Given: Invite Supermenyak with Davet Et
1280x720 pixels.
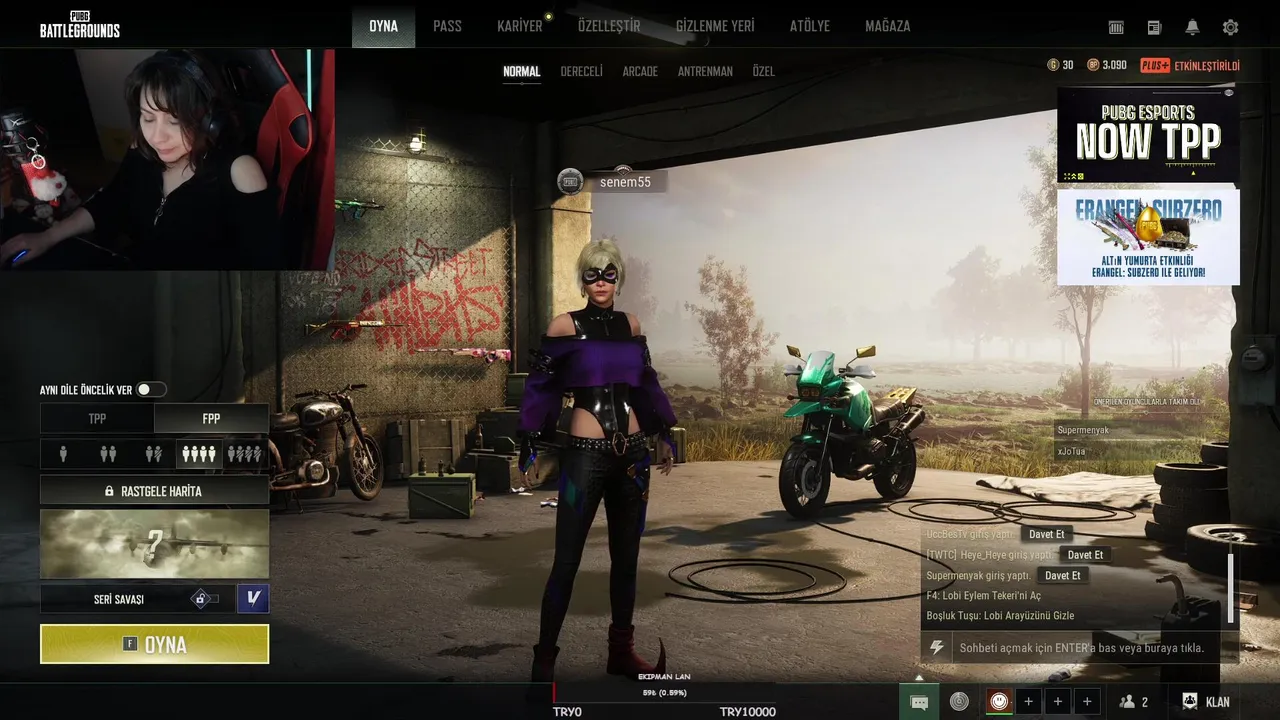Looking at the screenshot, I should 1062,576.
